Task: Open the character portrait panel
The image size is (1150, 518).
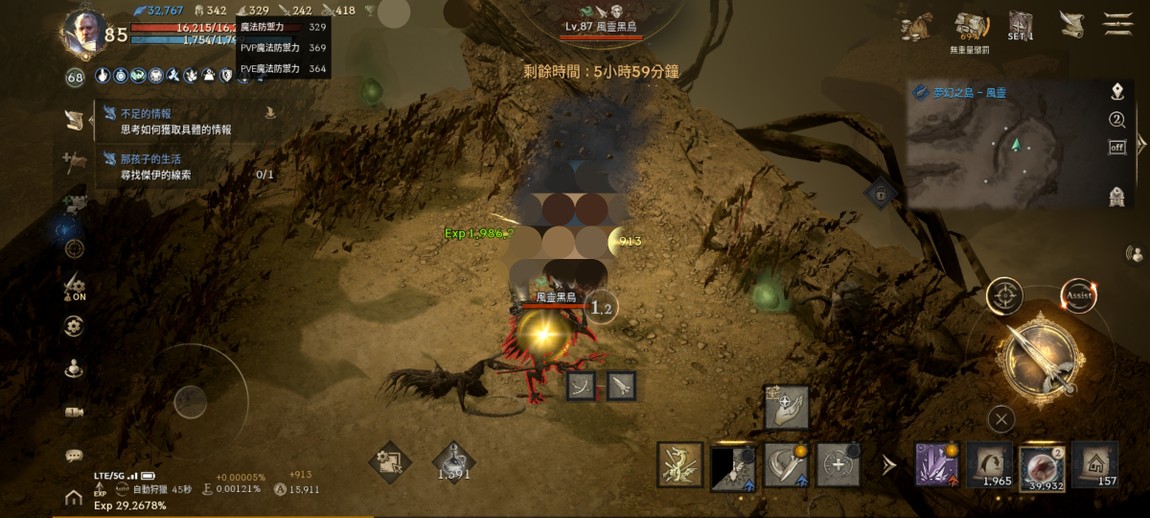Action: pyautogui.click(x=83, y=32)
